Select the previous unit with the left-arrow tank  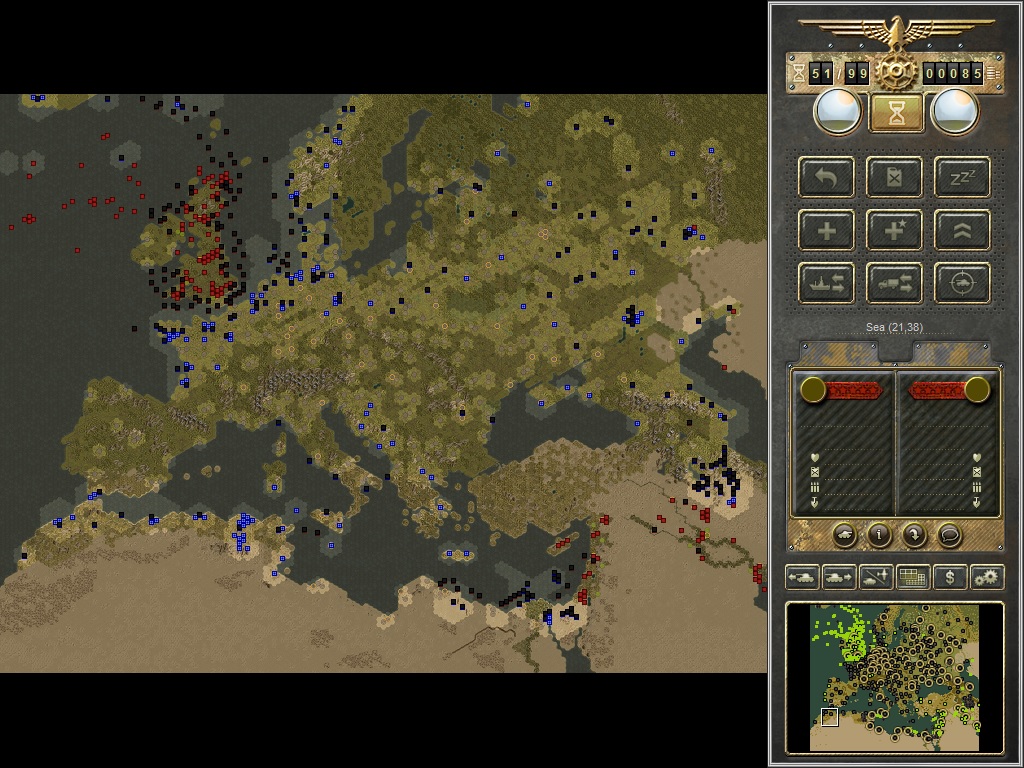coord(802,577)
